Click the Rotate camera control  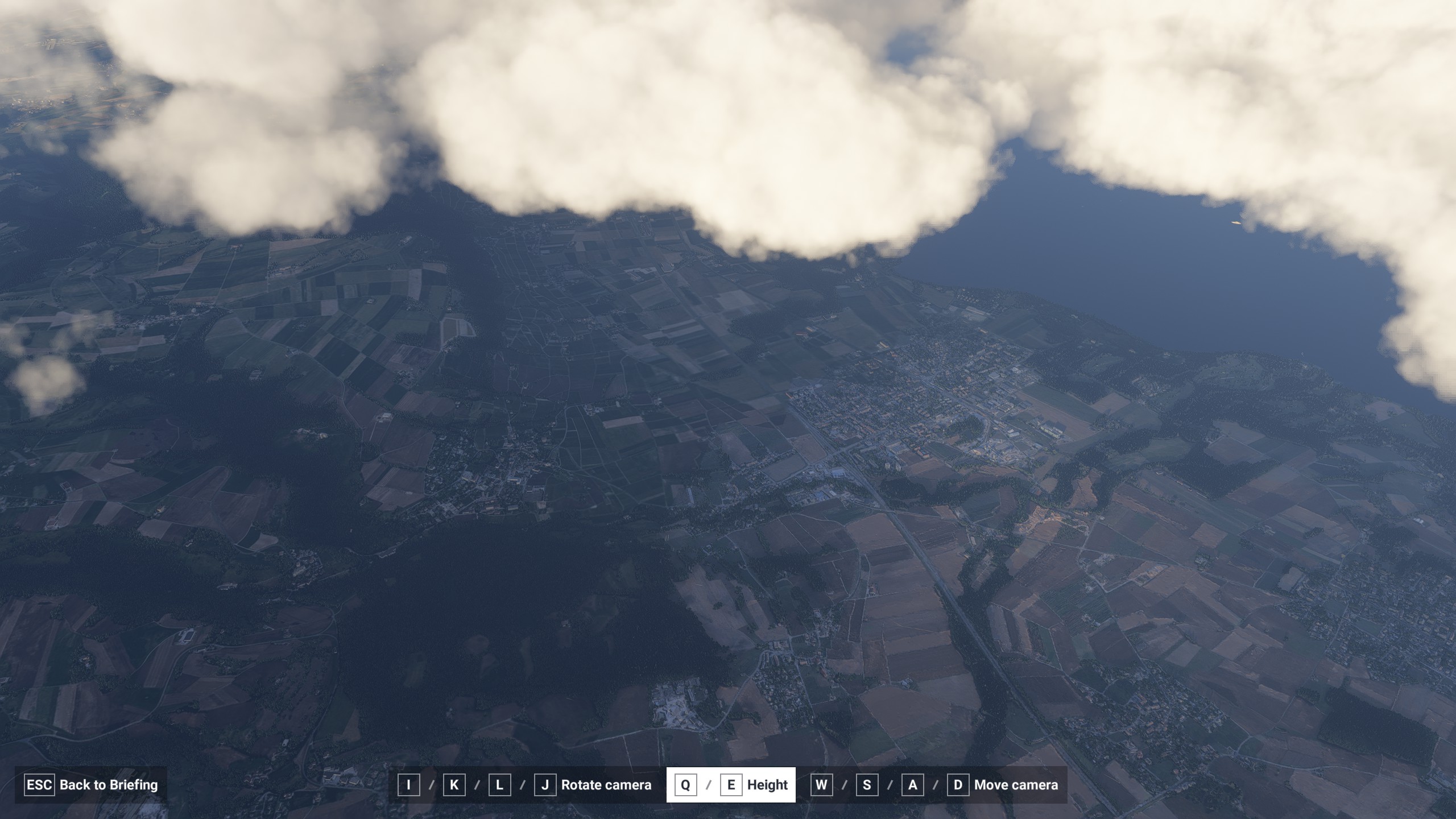point(605,785)
